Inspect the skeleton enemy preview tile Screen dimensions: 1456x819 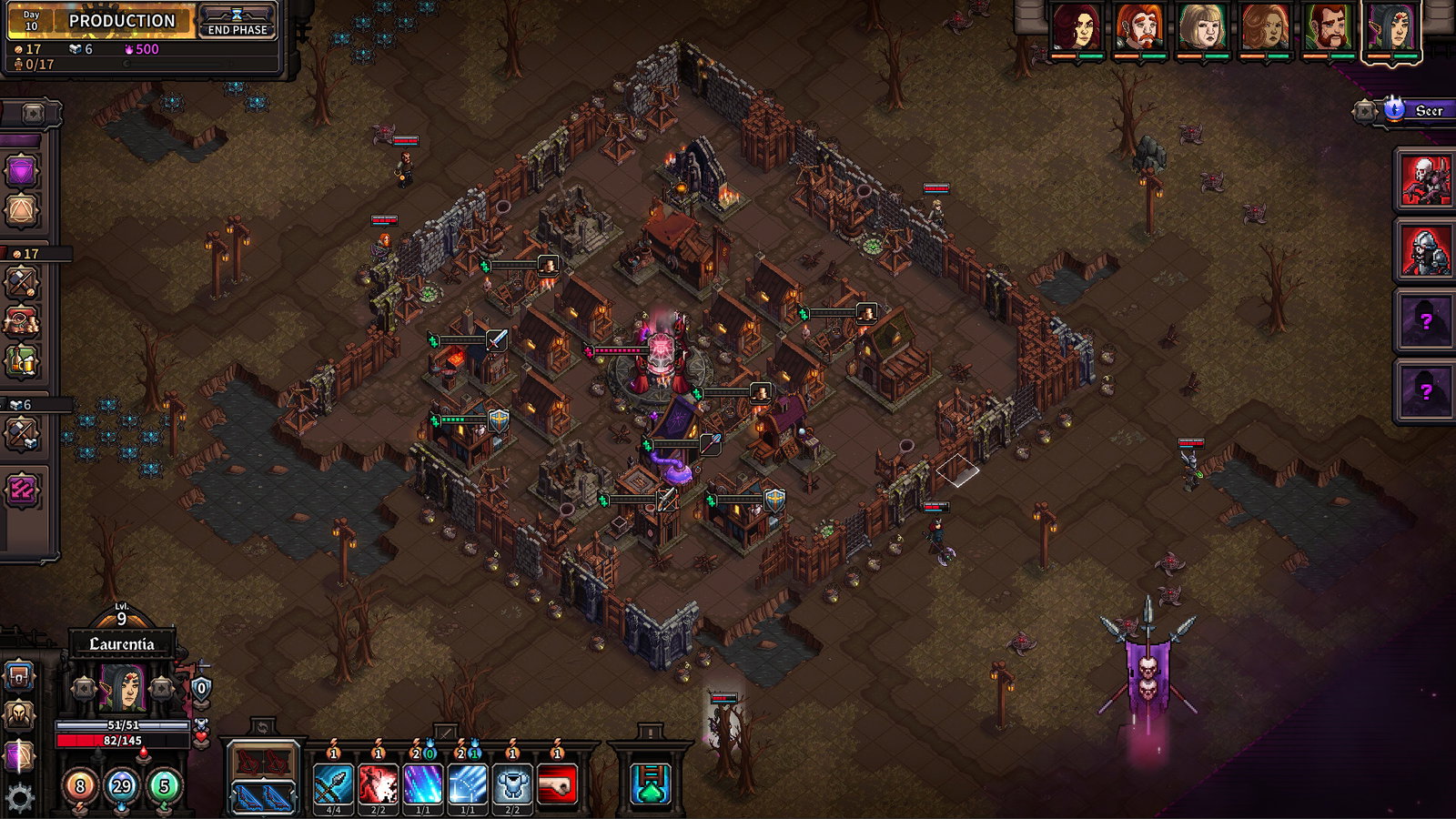click(1425, 179)
